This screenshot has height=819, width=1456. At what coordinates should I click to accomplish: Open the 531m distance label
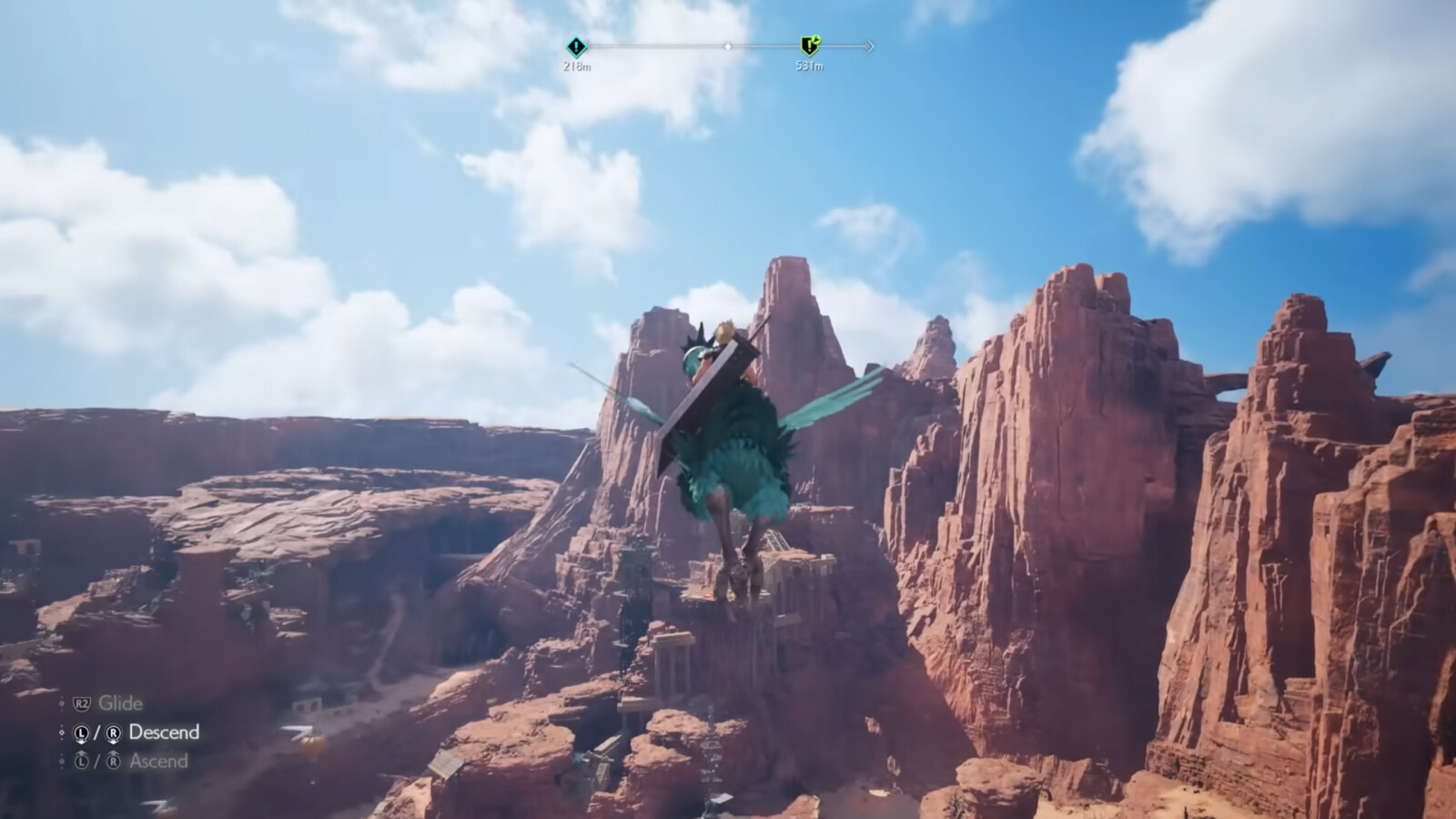coord(812,66)
